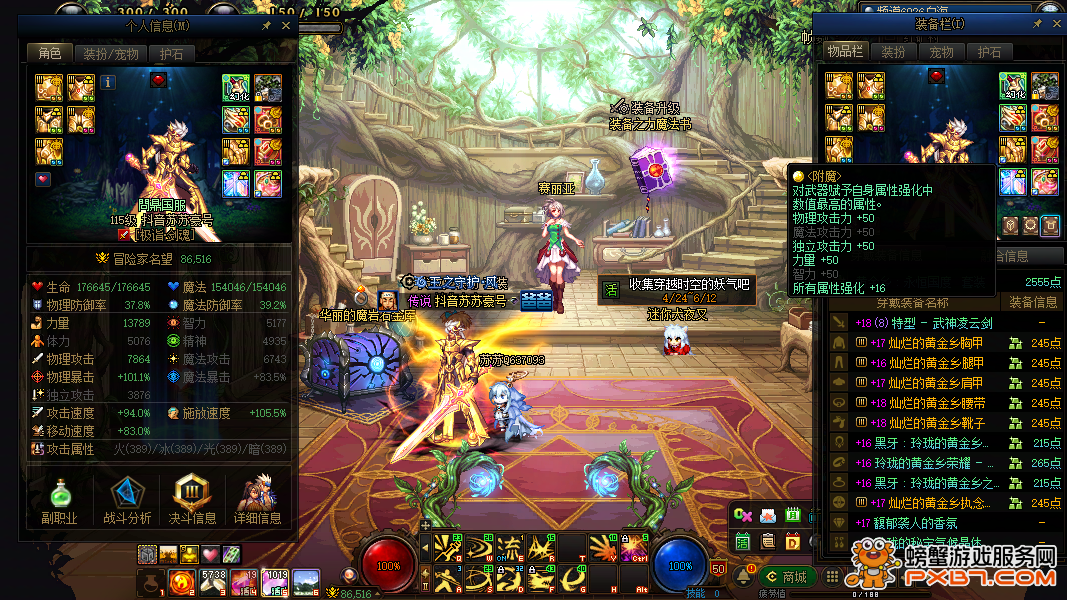Open the mail envelope icon

768,516
